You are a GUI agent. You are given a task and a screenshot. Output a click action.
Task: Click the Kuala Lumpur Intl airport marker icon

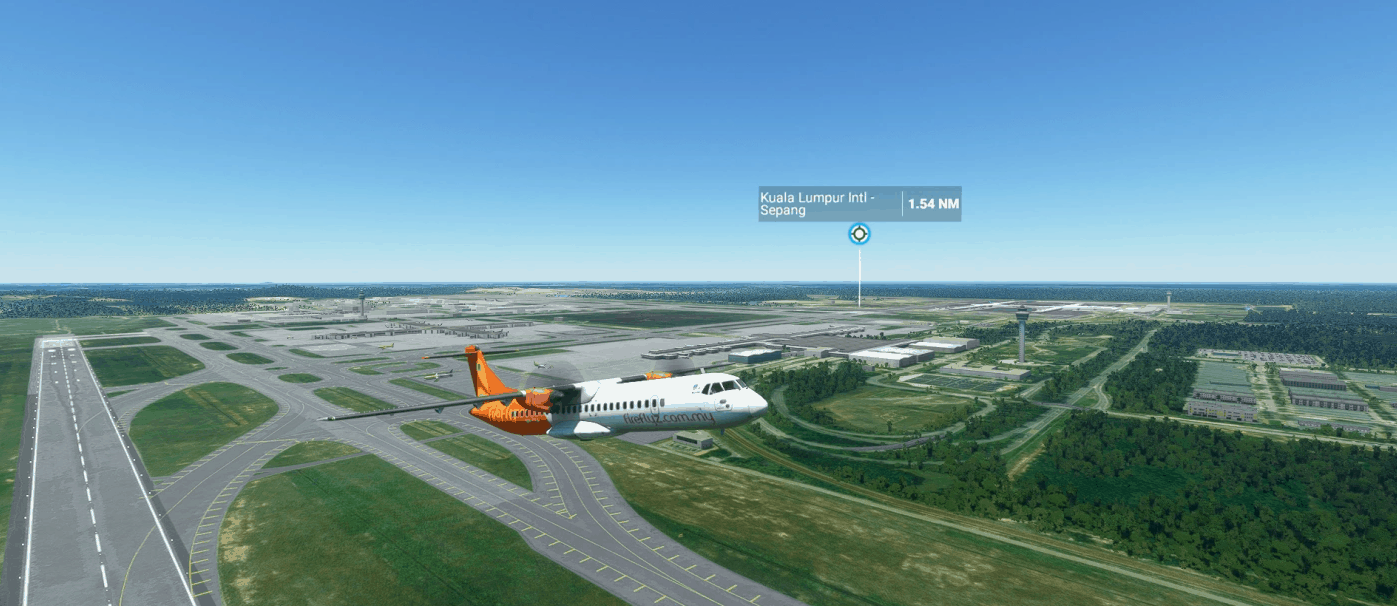coord(859,234)
